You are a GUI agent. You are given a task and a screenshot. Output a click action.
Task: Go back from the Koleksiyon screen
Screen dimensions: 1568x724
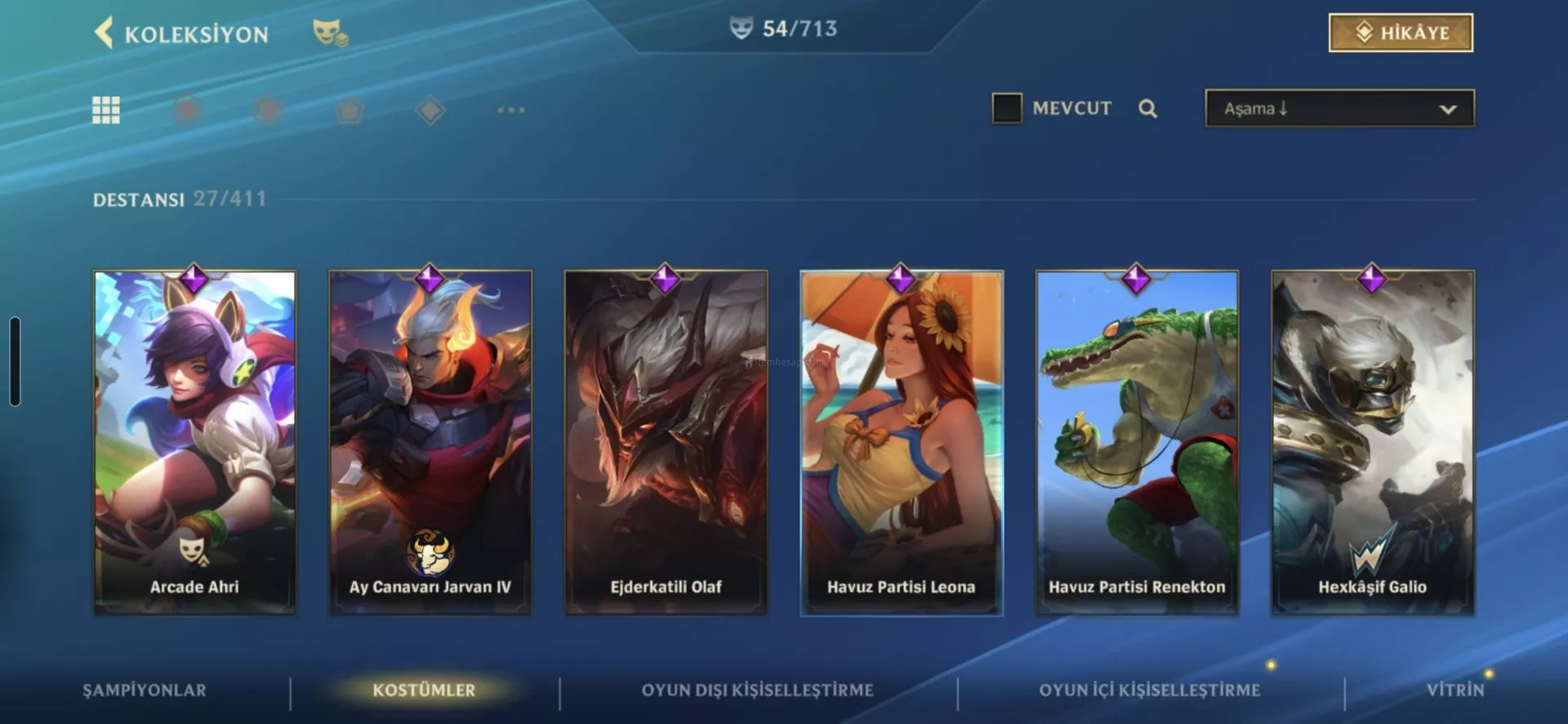point(105,34)
